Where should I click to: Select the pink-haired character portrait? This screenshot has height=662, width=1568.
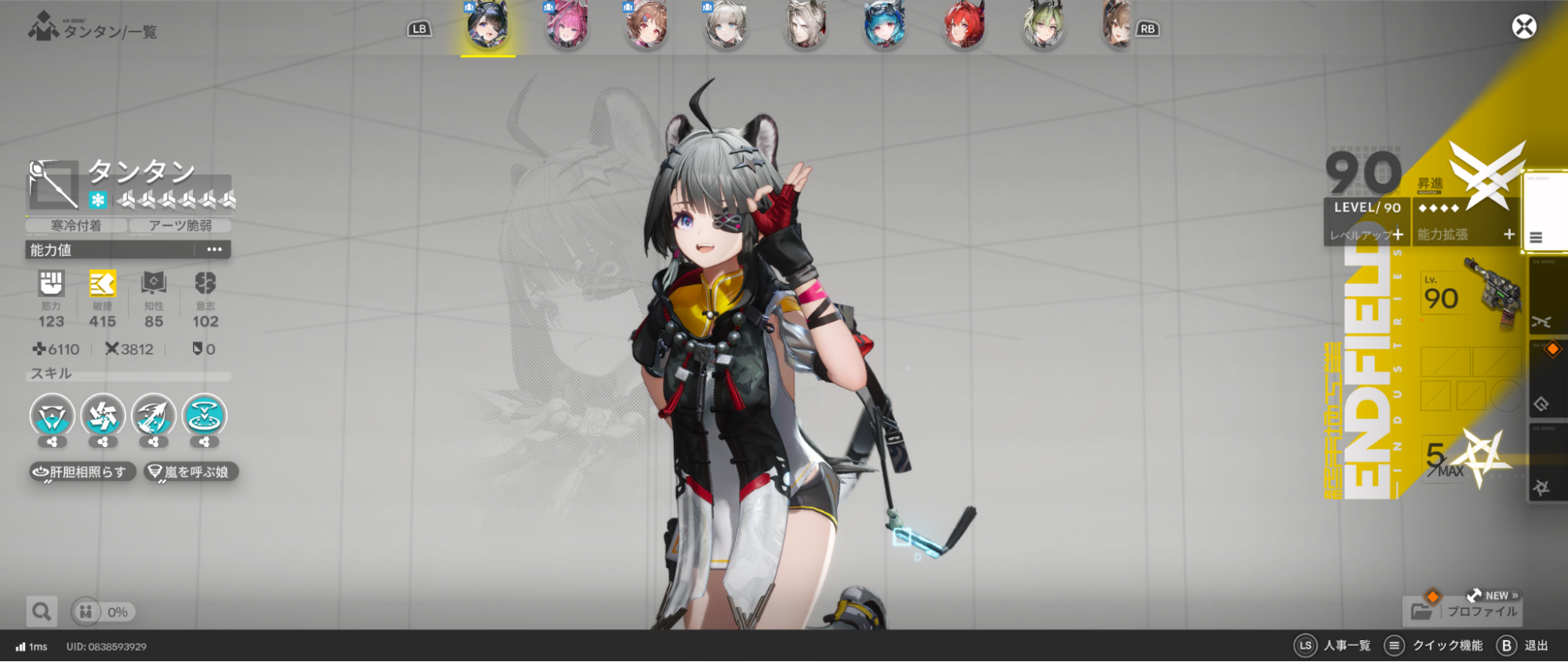point(567,27)
